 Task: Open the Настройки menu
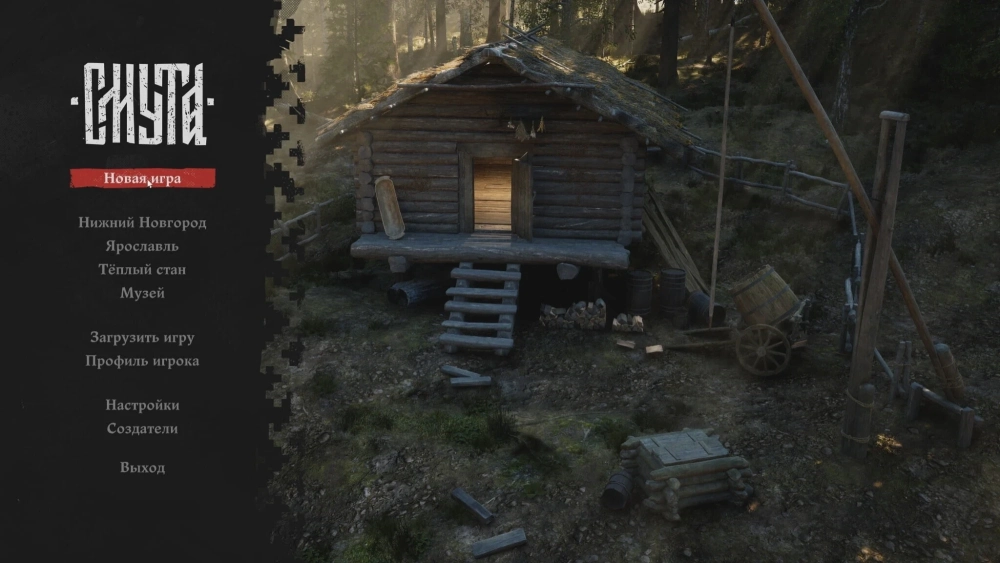click(142, 405)
